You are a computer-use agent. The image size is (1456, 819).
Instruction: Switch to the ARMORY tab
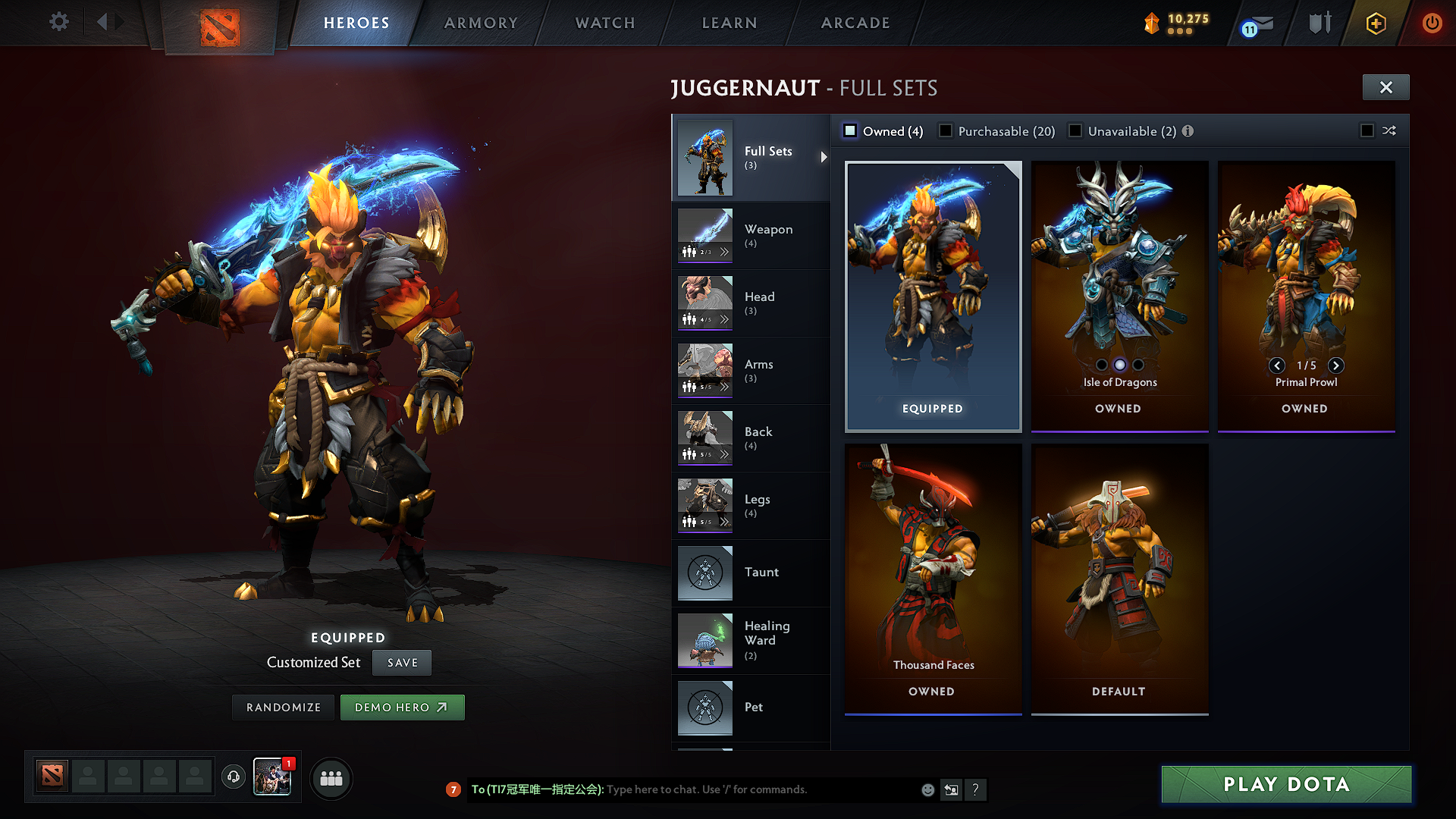tap(481, 23)
